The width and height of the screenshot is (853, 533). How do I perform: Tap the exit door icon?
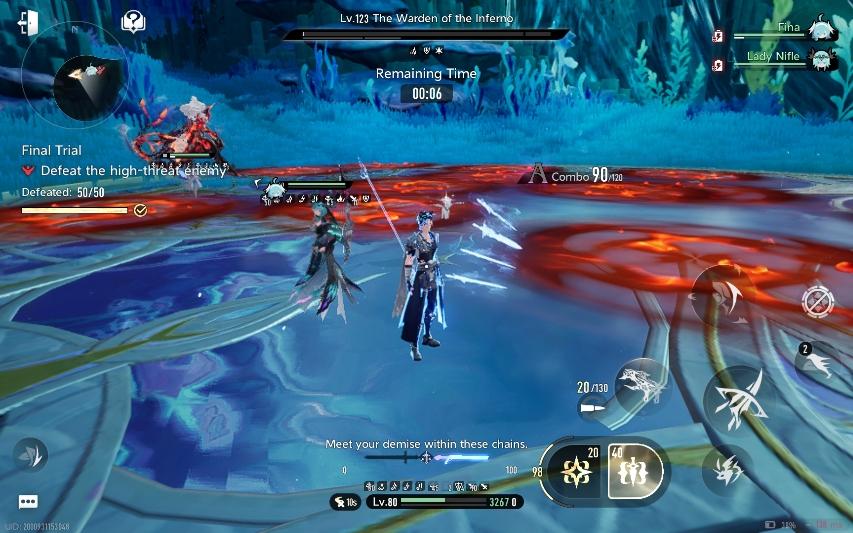(28, 23)
